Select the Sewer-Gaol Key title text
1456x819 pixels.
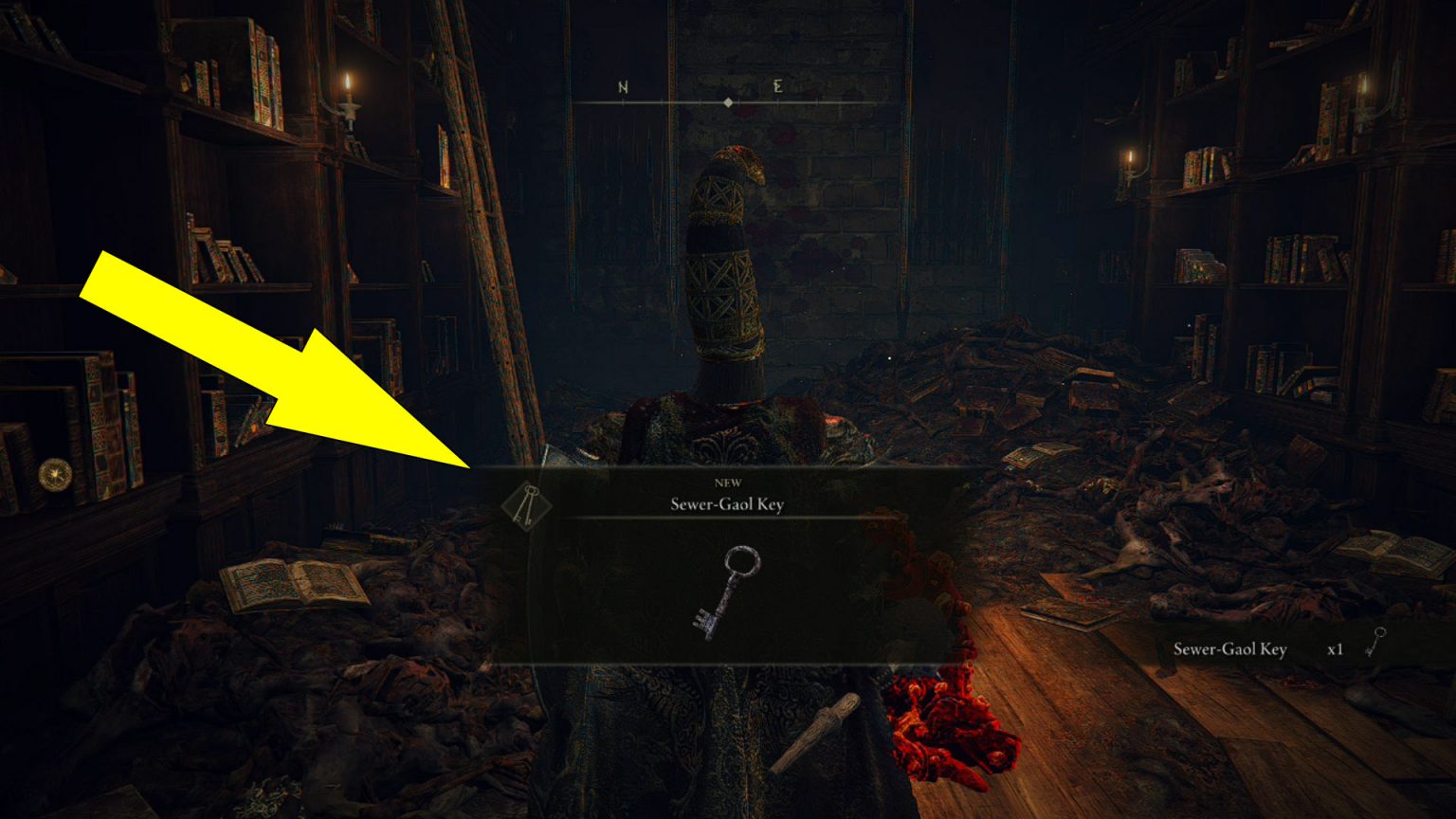click(x=726, y=504)
